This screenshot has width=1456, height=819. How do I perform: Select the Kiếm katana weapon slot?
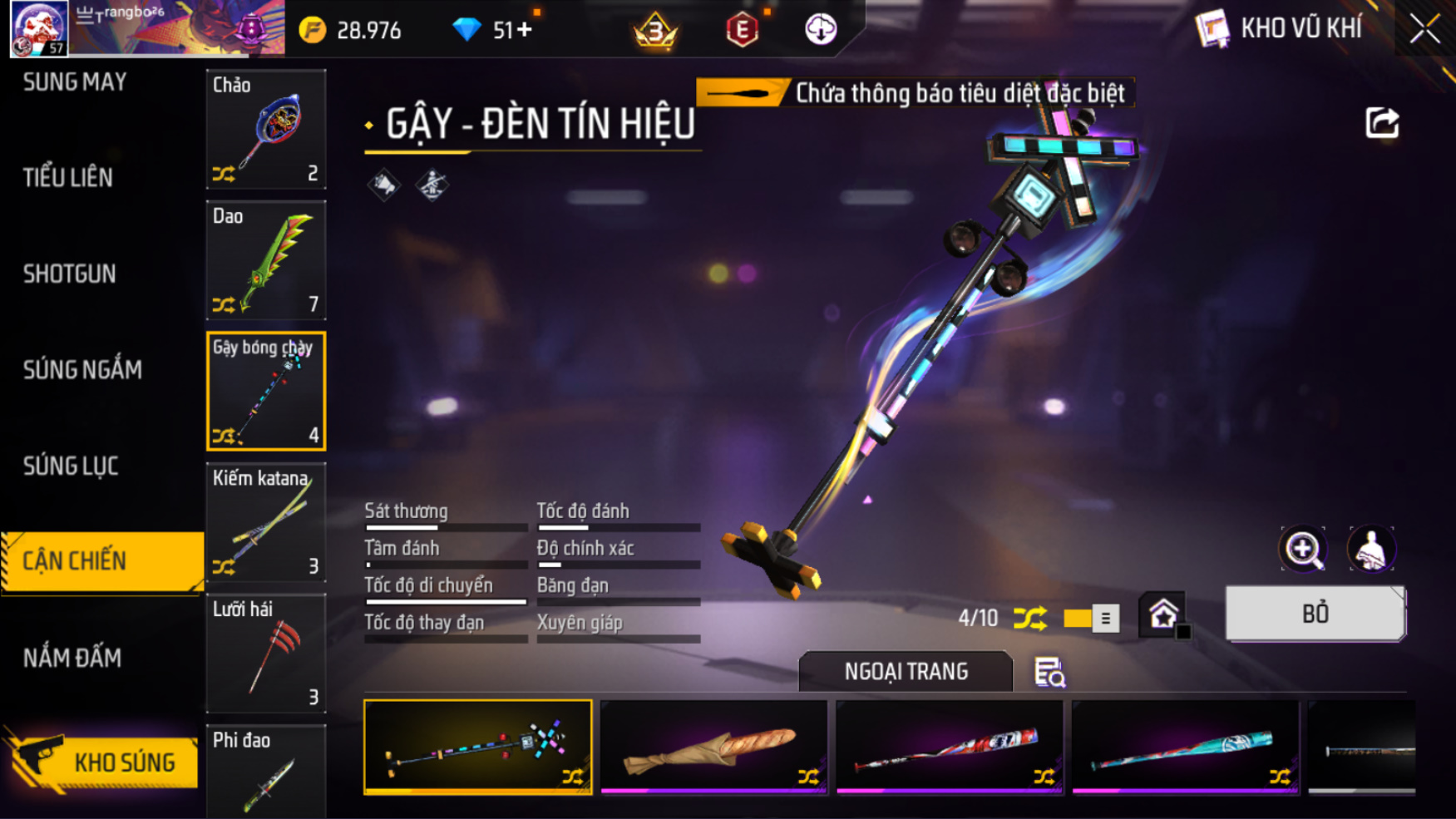click(266, 522)
